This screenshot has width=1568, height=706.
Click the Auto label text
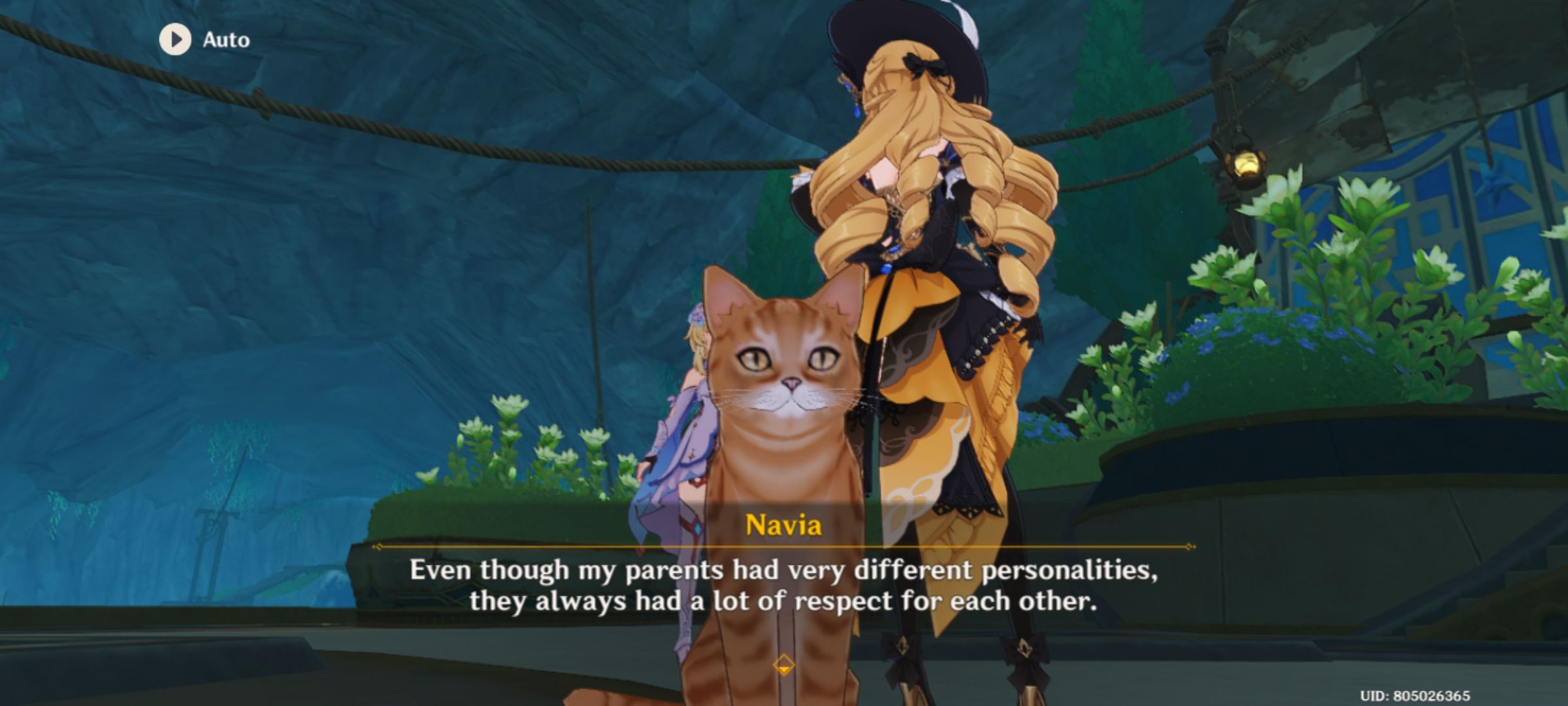(x=225, y=39)
